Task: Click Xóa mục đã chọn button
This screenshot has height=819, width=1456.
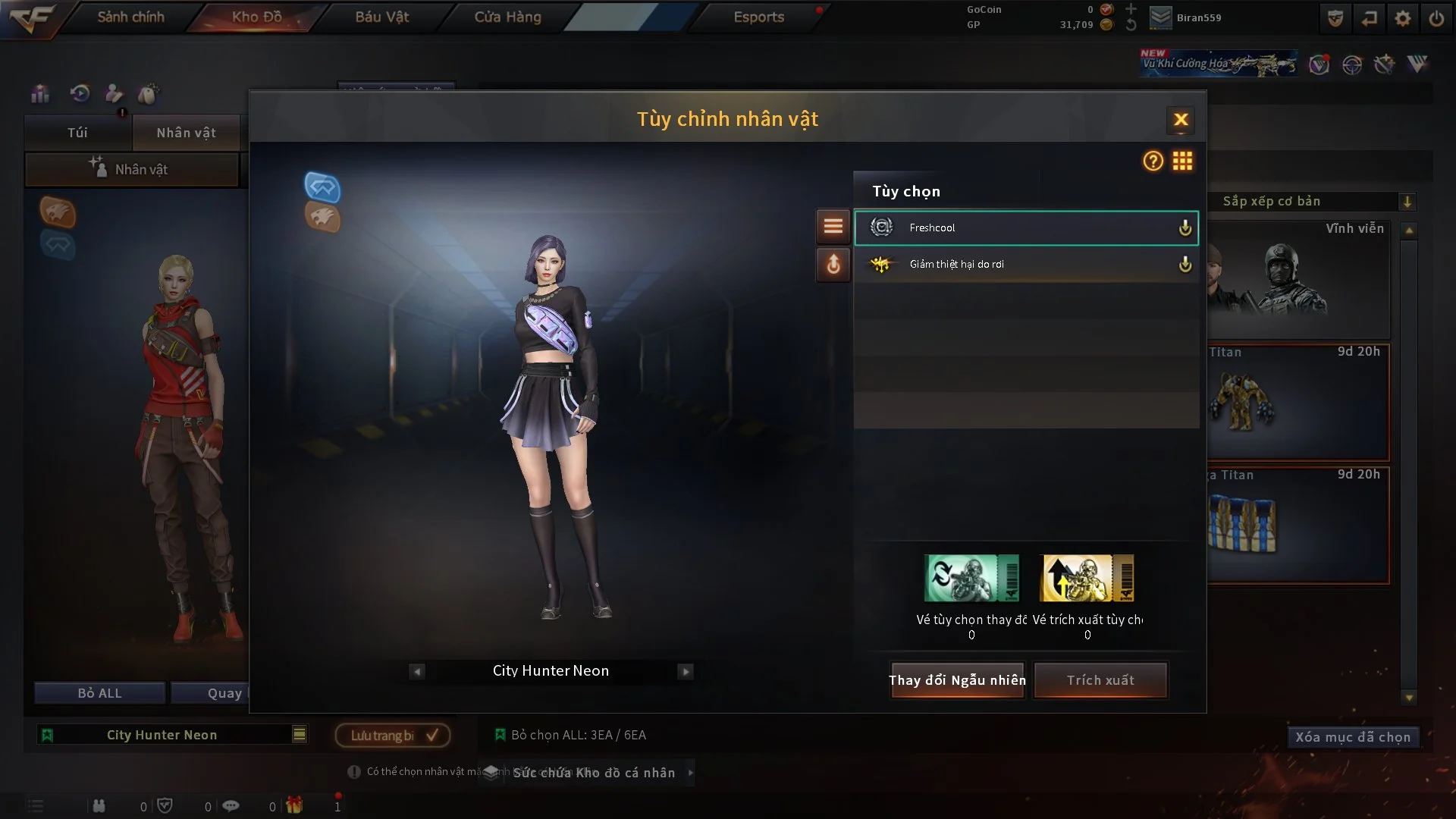Action: (1353, 737)
